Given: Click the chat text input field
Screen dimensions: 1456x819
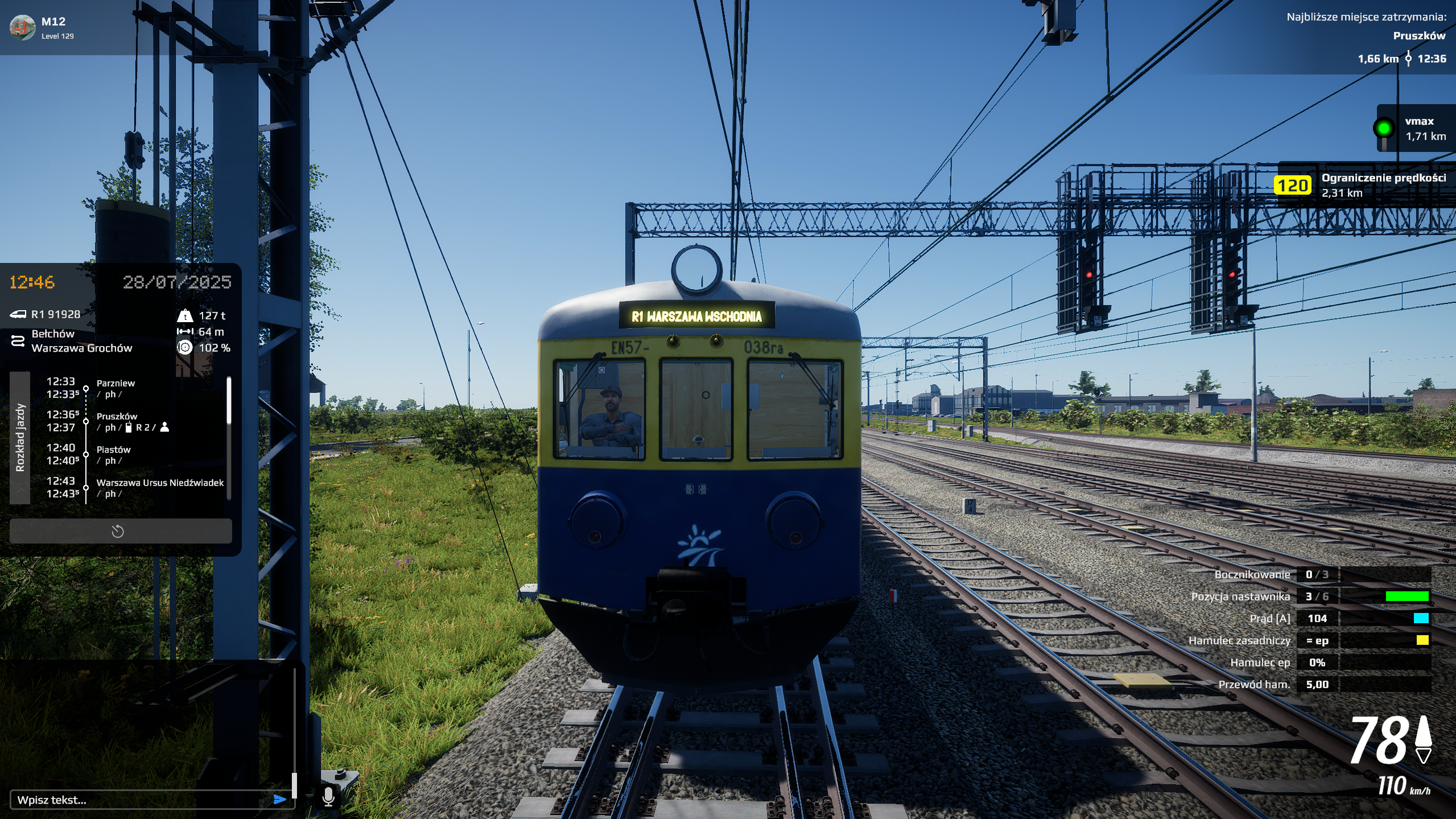Looking at the screenshot, I should (142, 800).
